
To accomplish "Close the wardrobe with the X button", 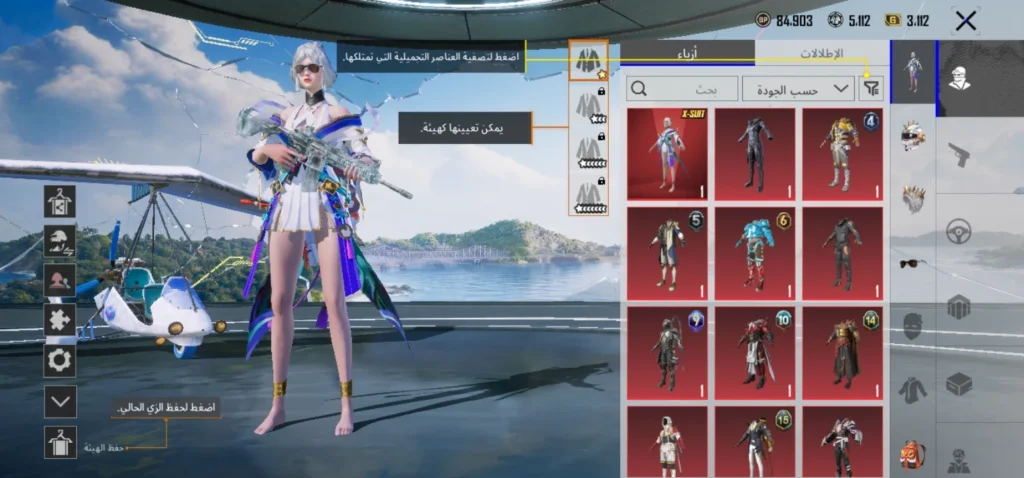I will click(965, 21).
